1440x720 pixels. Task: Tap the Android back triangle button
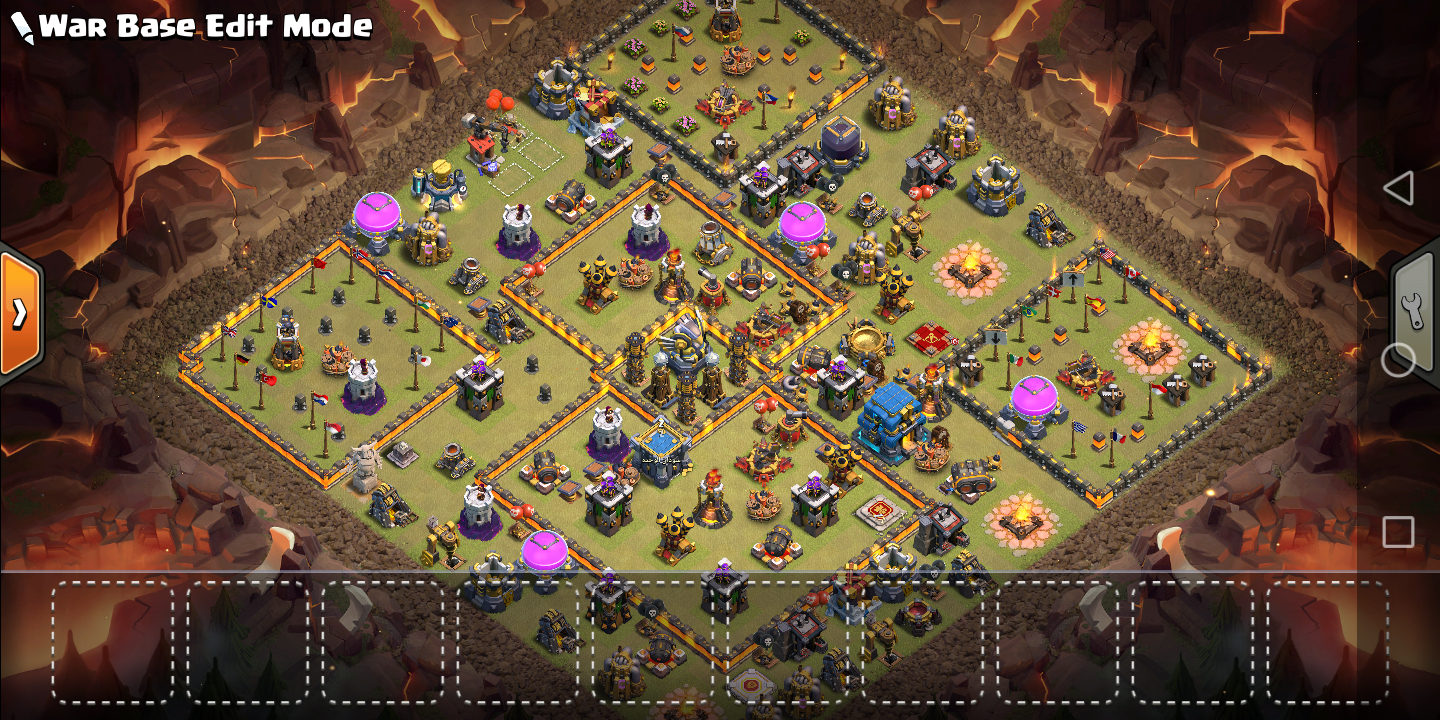tap(1398, 188)
